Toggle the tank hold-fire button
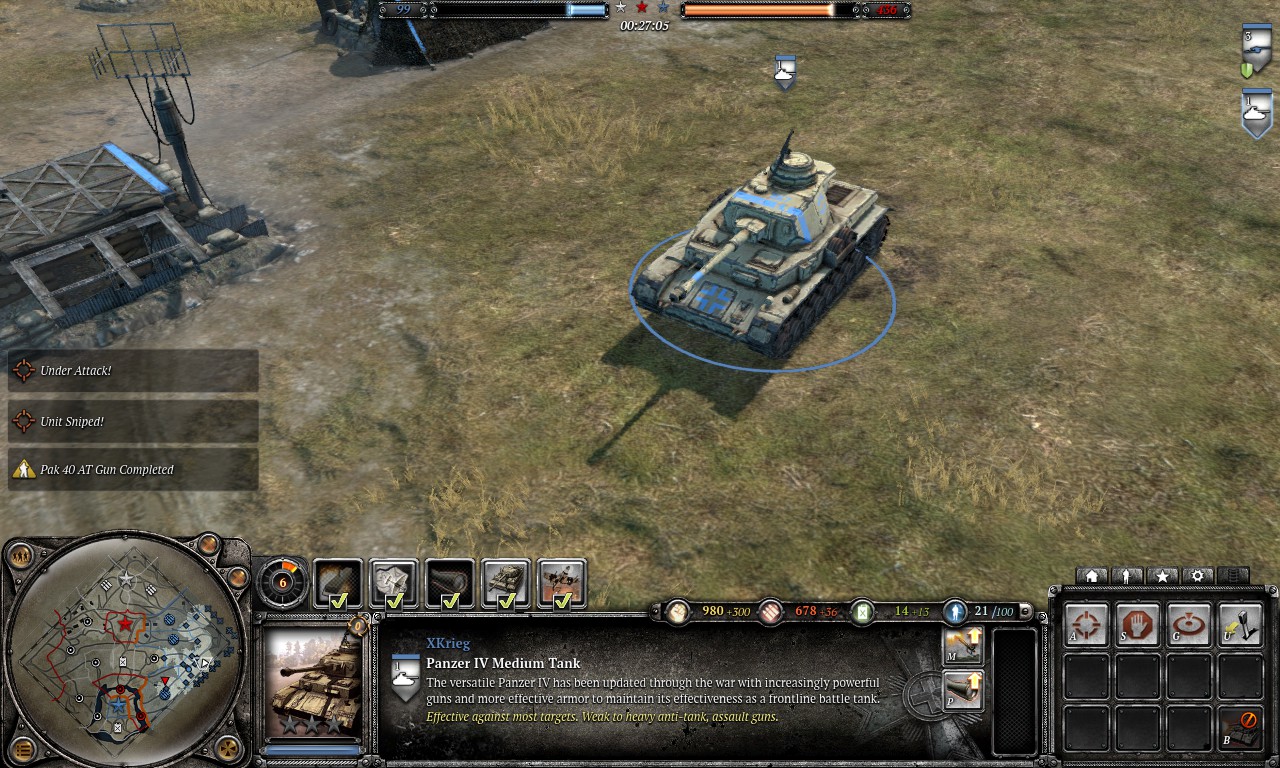The image size is (1280, 768). click(x=1240, y=729)
